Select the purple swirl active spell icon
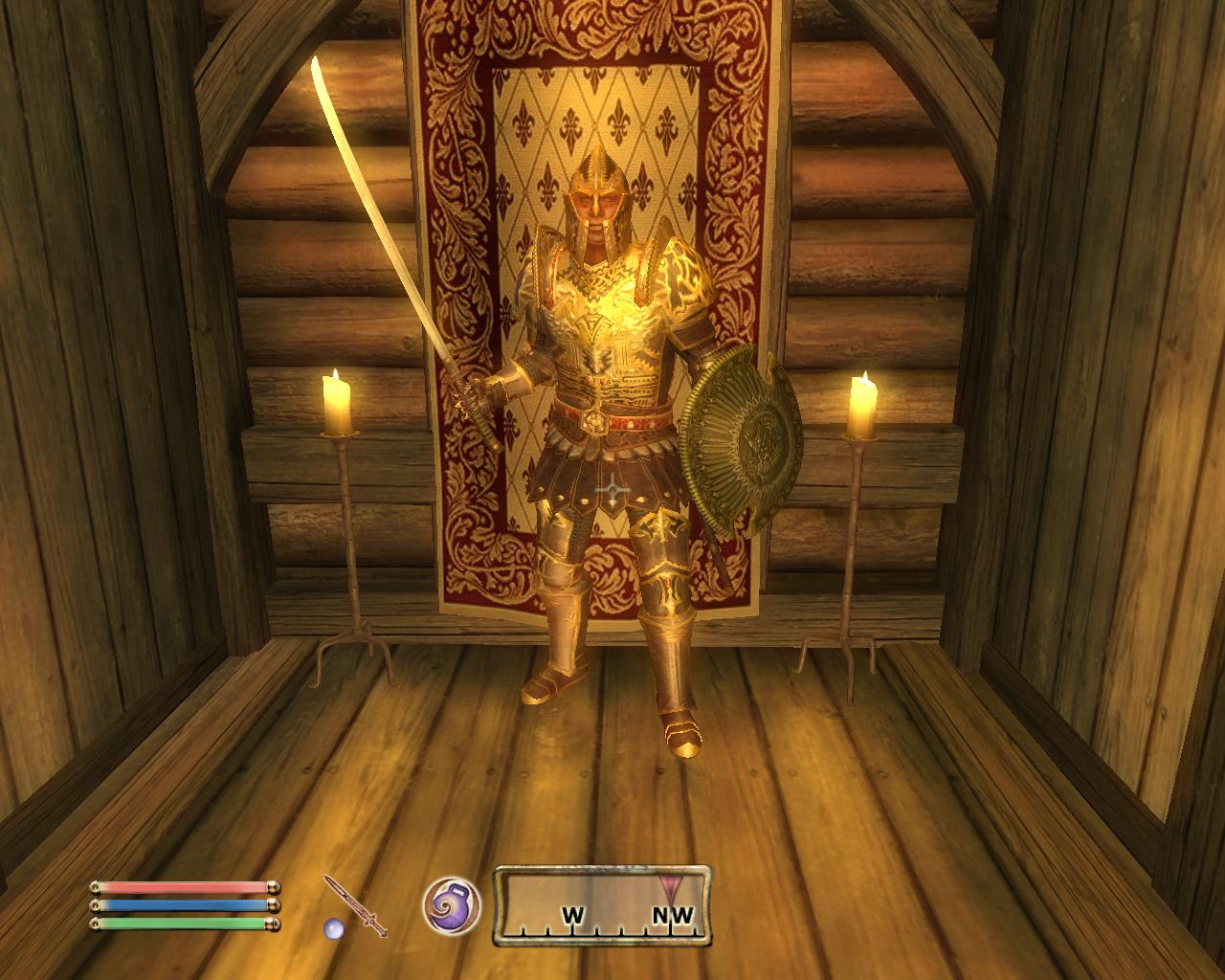1225x980 pixels. pos(452,904)
